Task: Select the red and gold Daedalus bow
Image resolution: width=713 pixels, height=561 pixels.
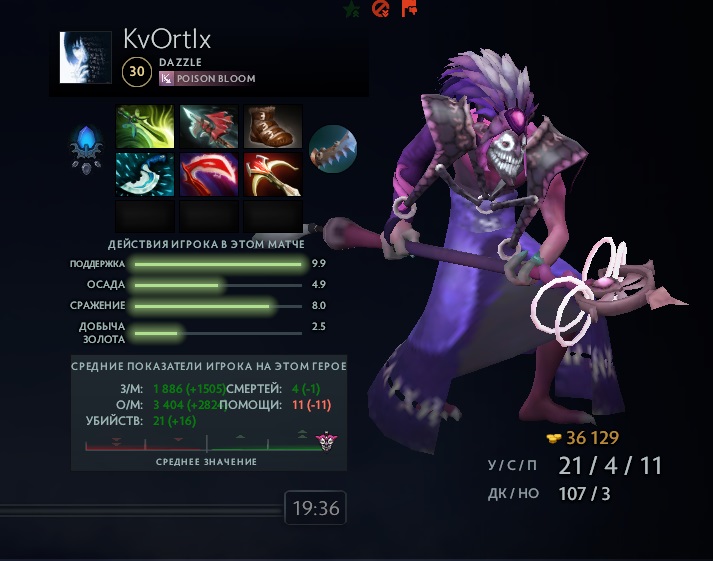Action: point(273,173)
